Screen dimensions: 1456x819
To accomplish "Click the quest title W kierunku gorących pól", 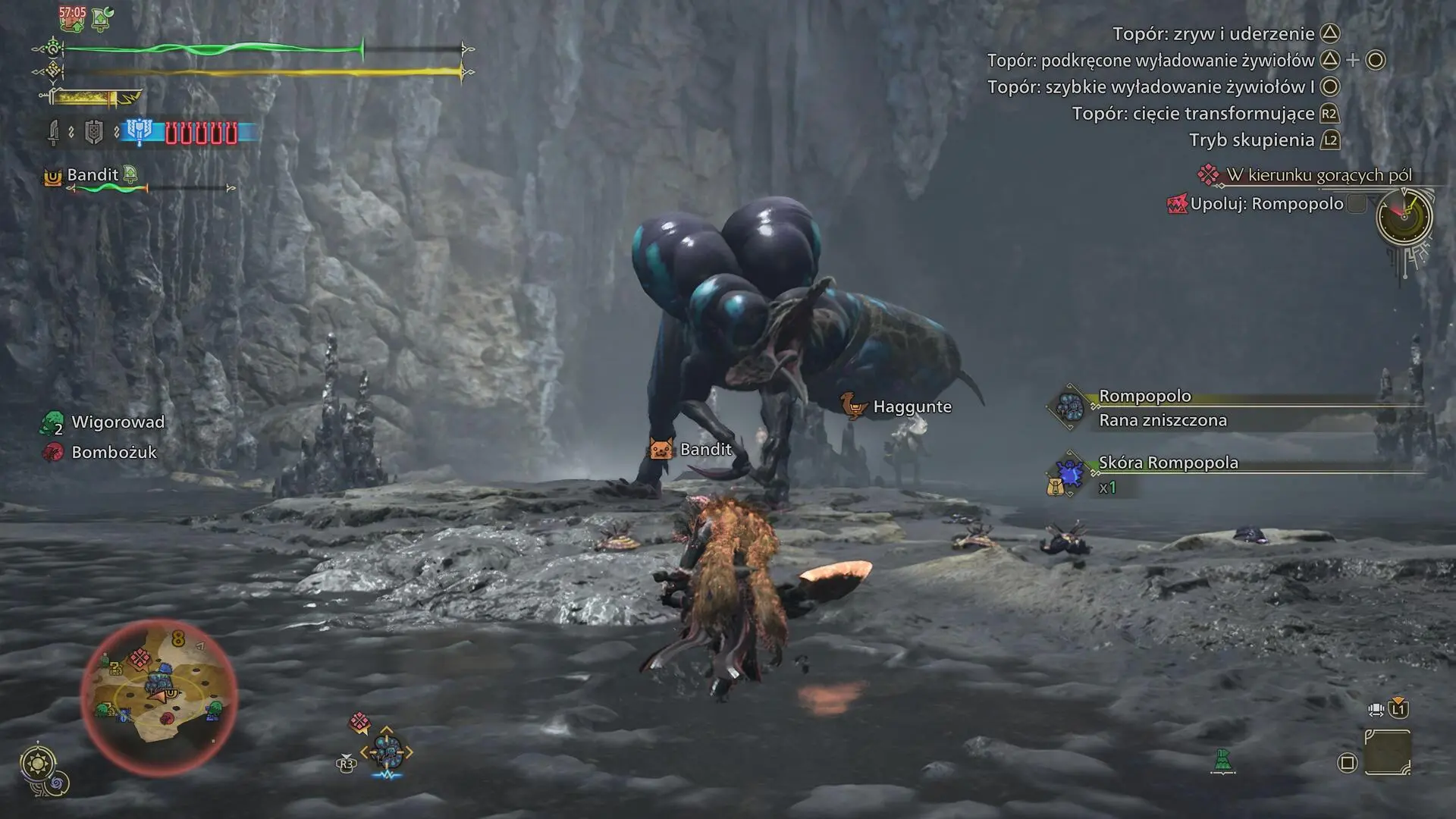I will pyautogui.click(x=1318, y=175).
